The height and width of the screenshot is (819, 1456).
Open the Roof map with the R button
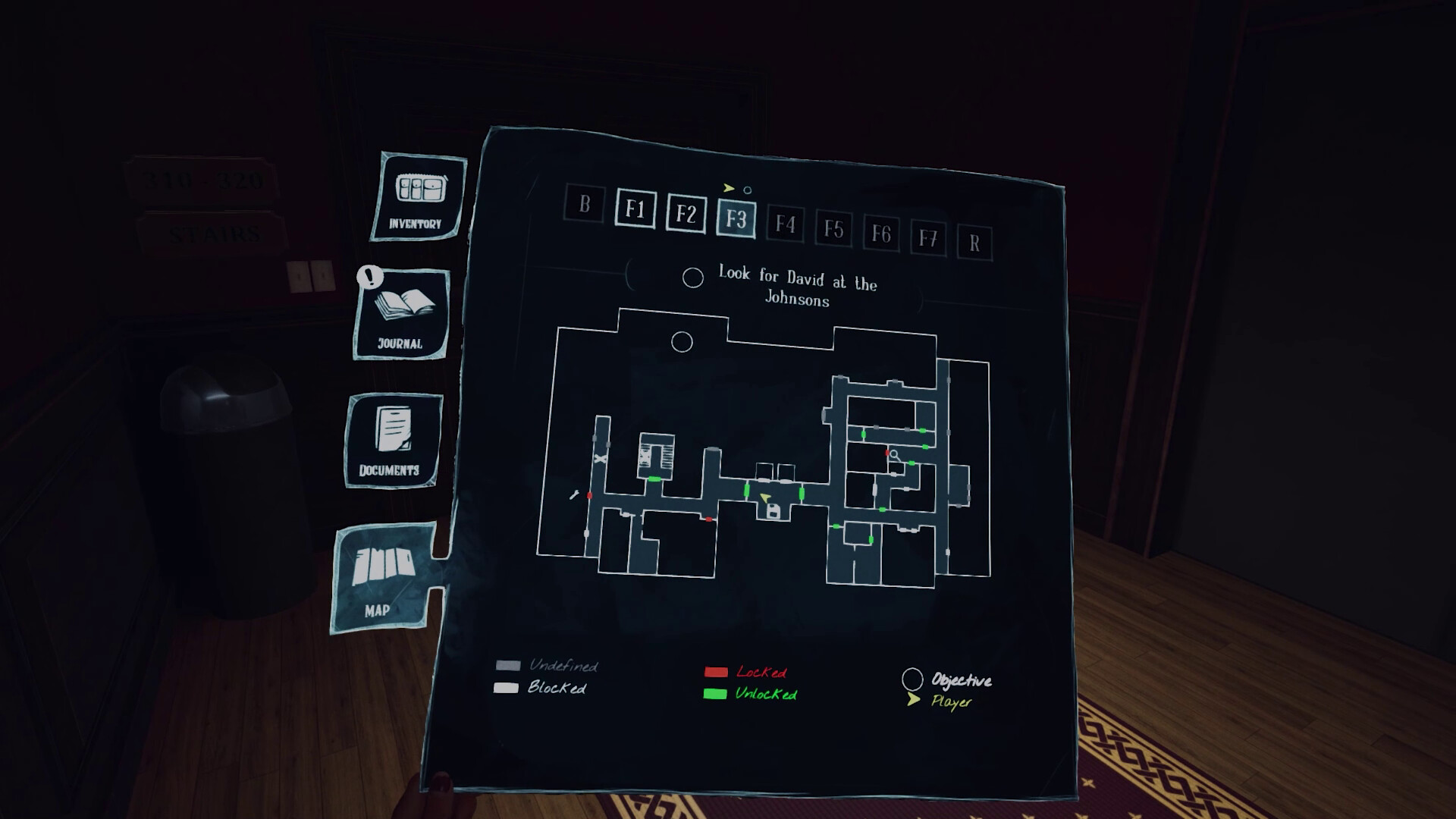[x=976, y=244]
